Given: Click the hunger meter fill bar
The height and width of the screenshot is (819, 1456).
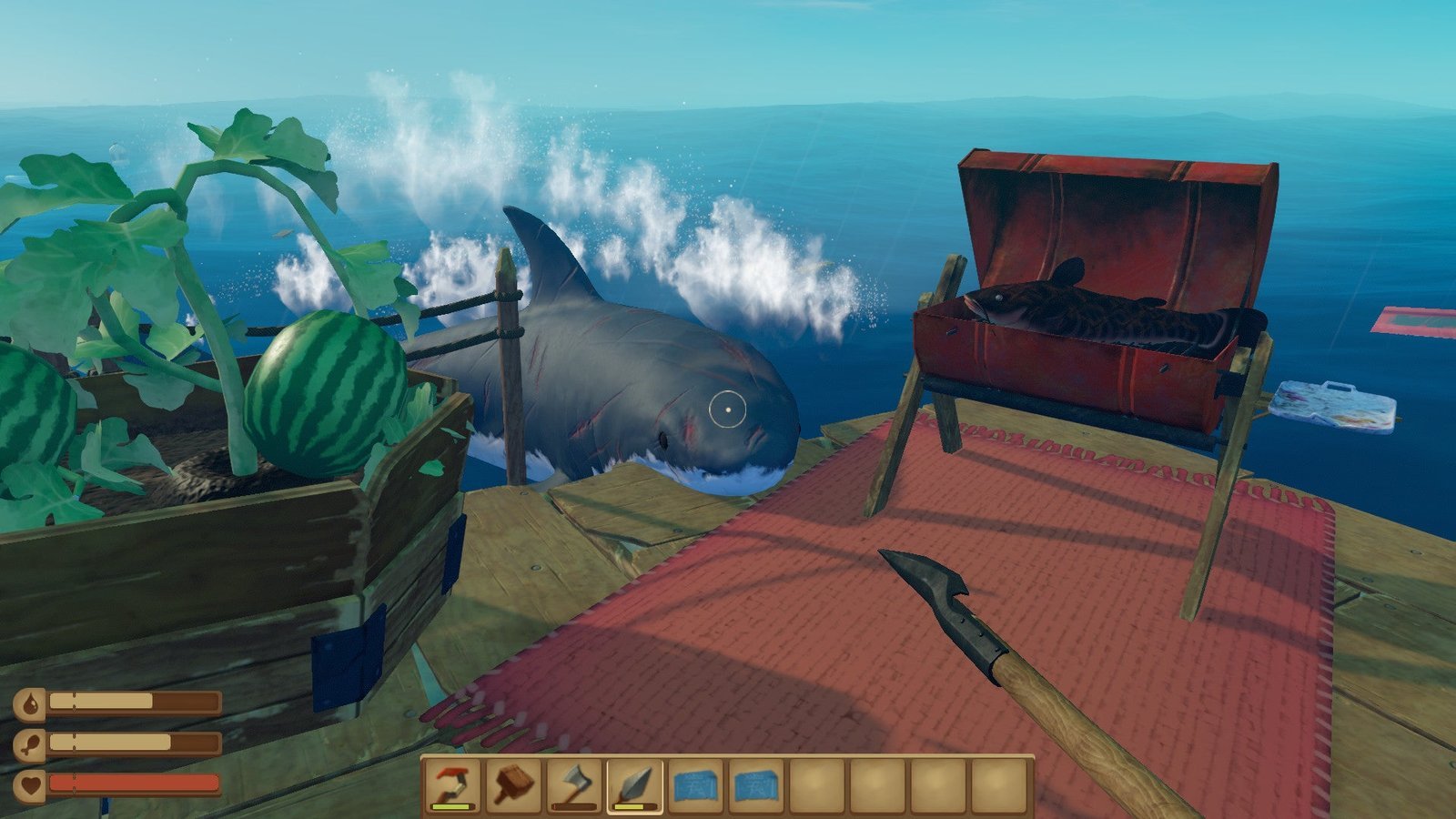Looking at the screenshot, I should pos(109,742).
